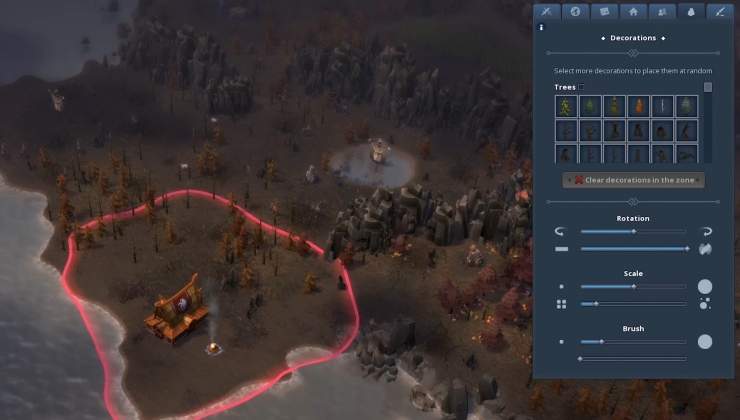740x420 pixels.
Task: Adjust the first Rotation slider
Action: pyautogui.click(x=632, y=231)
